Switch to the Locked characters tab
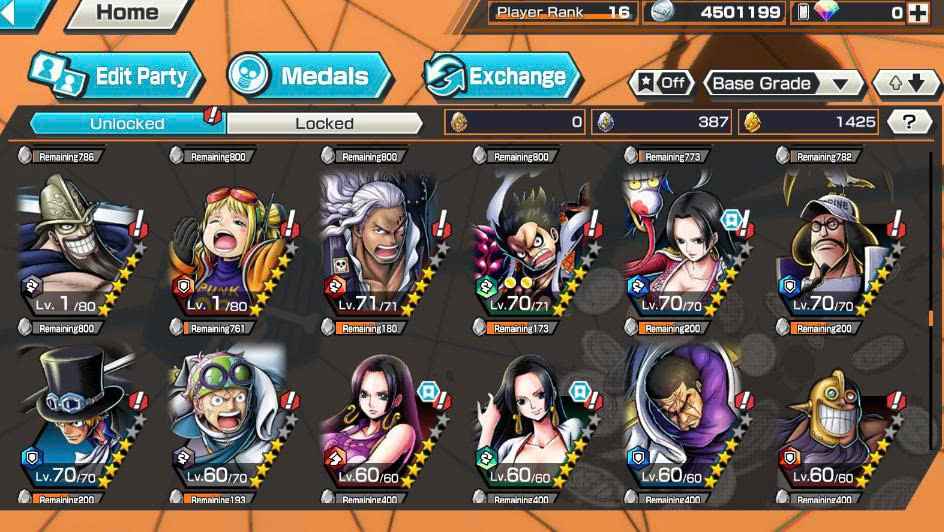The width and height of the screenshot is (944, 532). pyautogui.click(x=324, y=123)
